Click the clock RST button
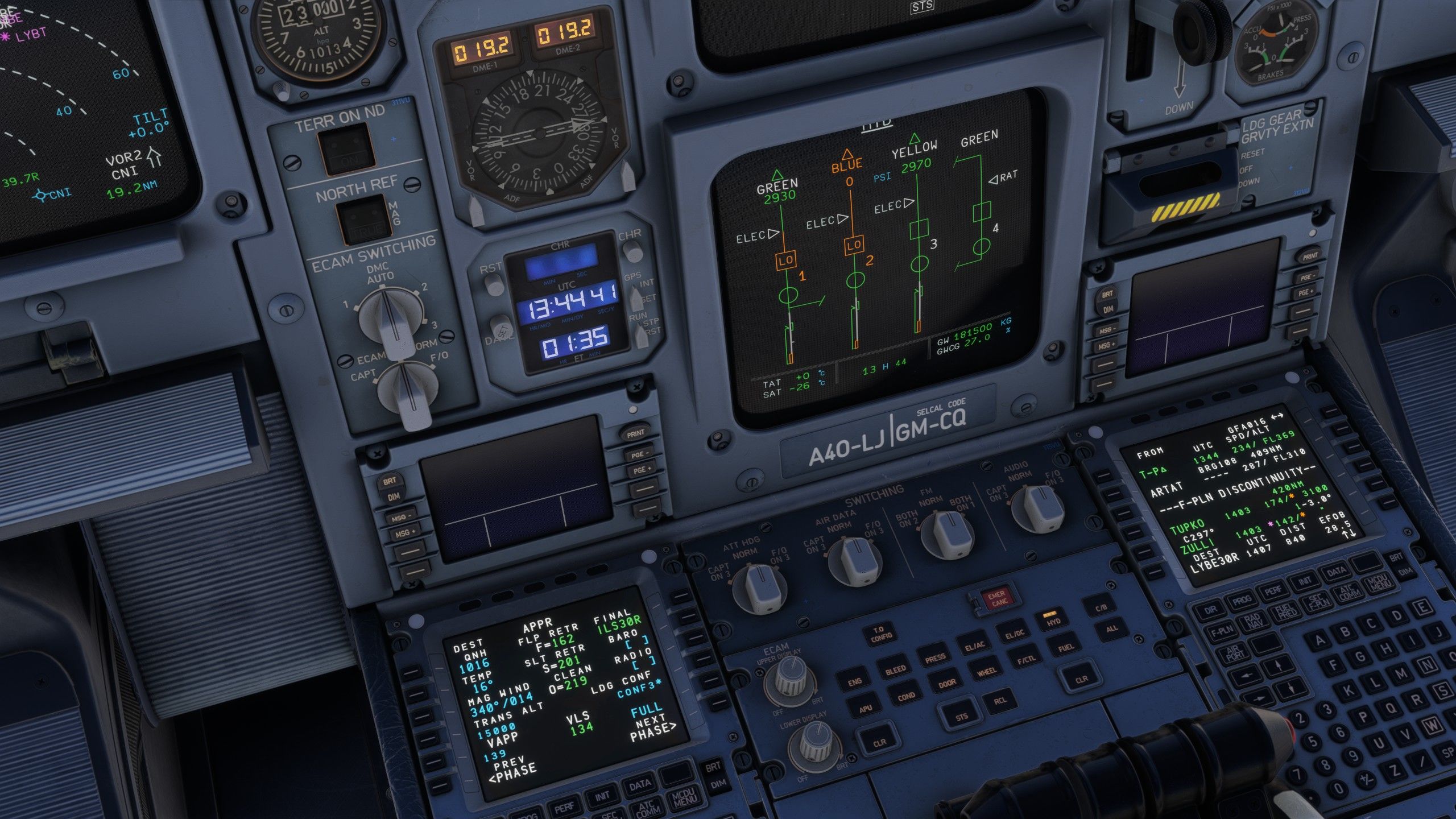 pos(494,283)
